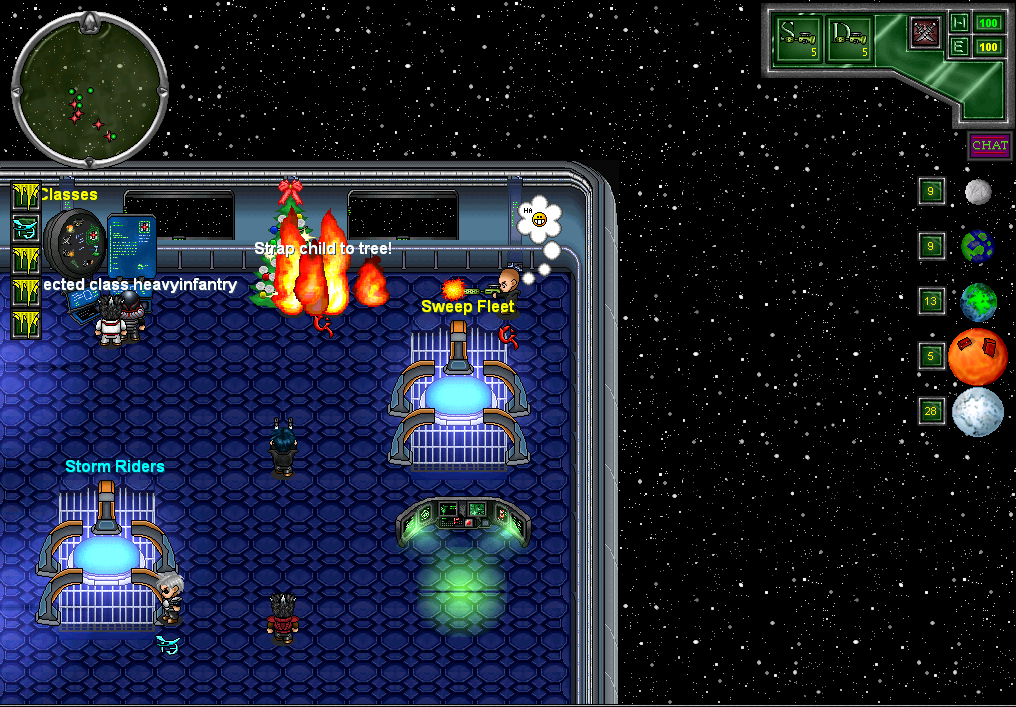This screenshot has width=1016, height=707.
Task: Choose the orange lava planet
Action: pyautogui.click(x=977, y=357)
